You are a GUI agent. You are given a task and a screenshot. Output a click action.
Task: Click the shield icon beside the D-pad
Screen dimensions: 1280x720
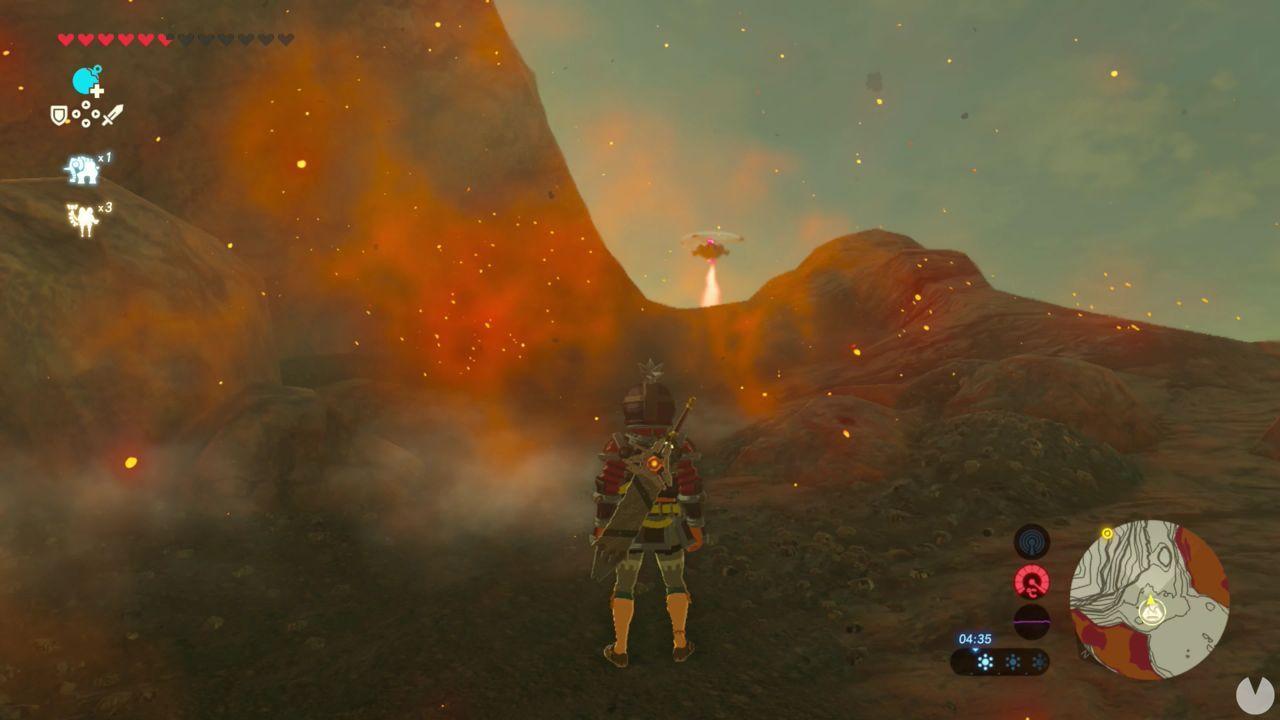pos(58,114)
